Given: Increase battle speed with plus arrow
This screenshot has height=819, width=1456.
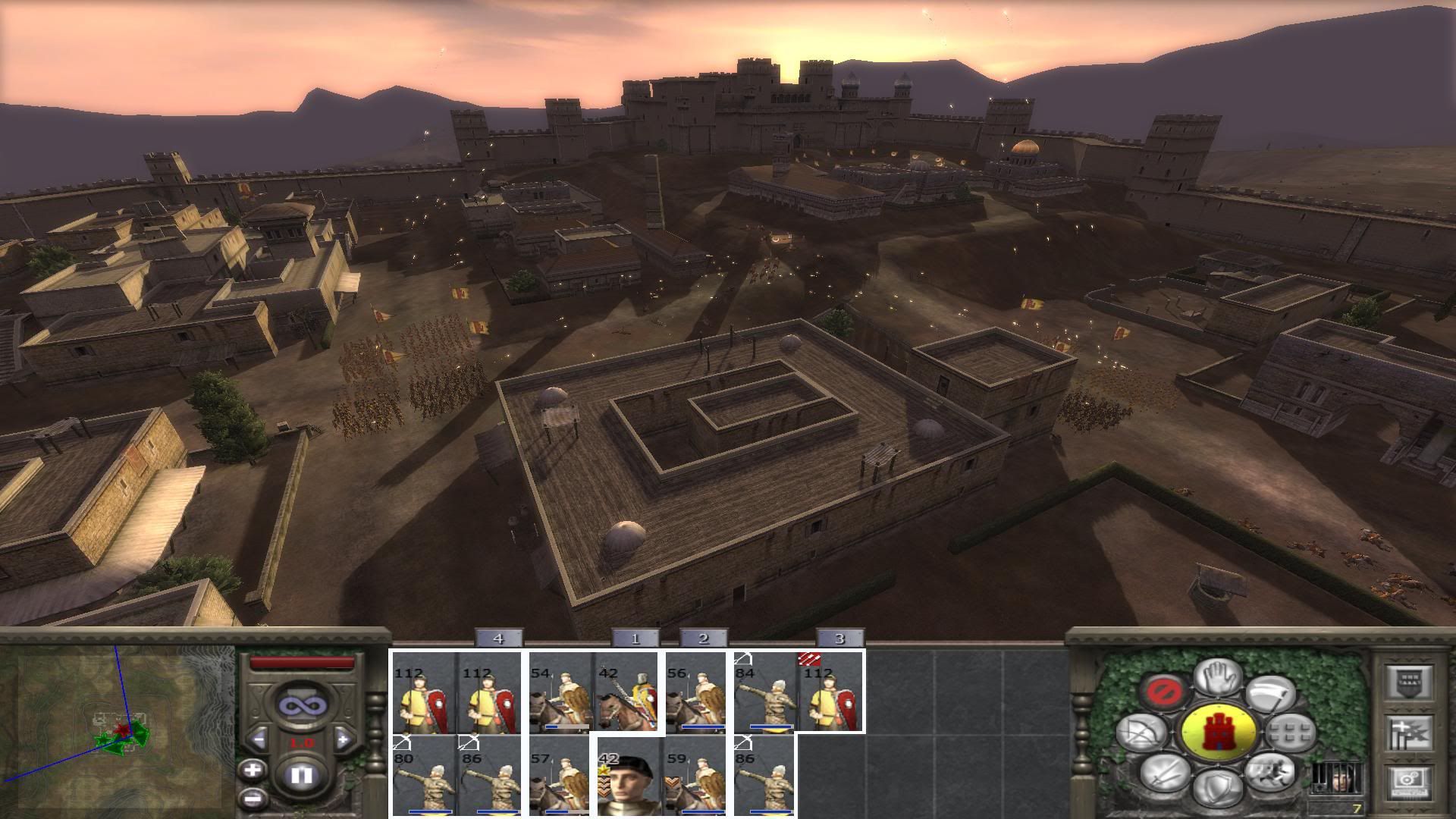Looking at the screenshot, I should (x=343, y=738).
